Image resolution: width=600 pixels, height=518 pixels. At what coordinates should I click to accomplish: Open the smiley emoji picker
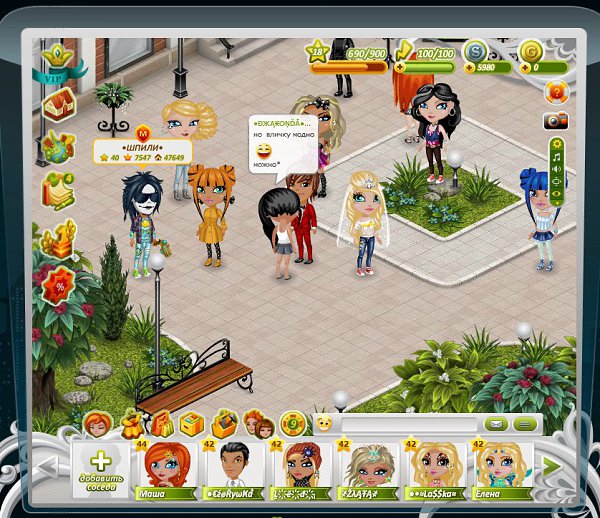(x=323, y=425)
